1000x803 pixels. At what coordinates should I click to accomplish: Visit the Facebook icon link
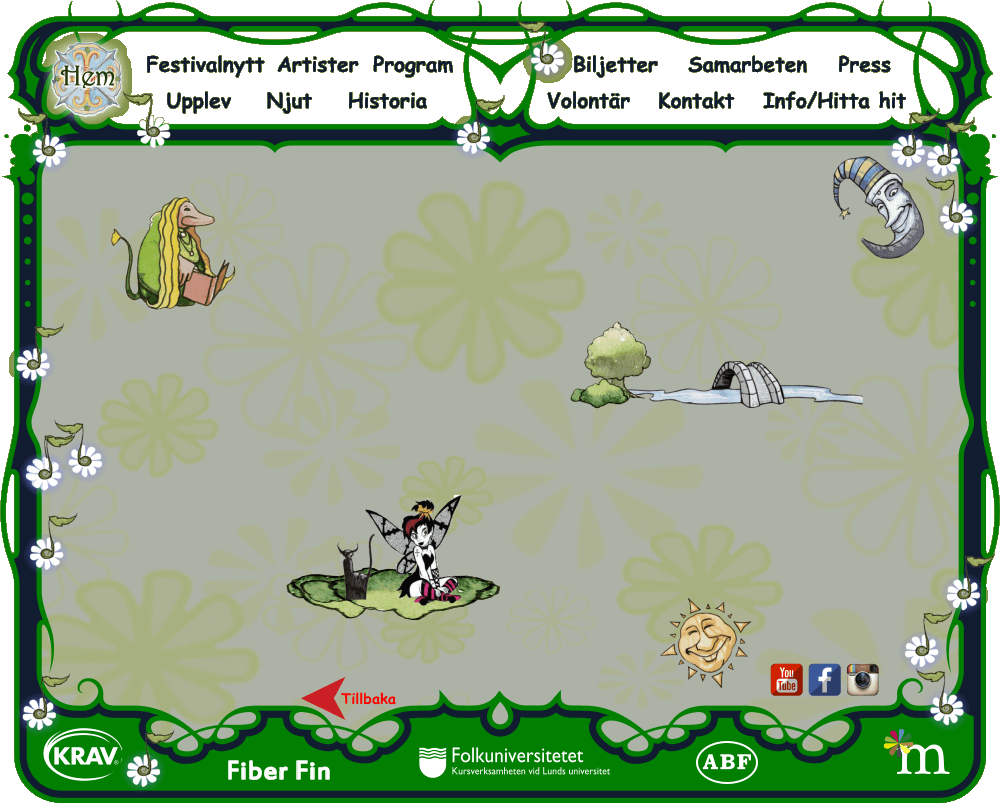pyautogui.click(x=825, y=680)
